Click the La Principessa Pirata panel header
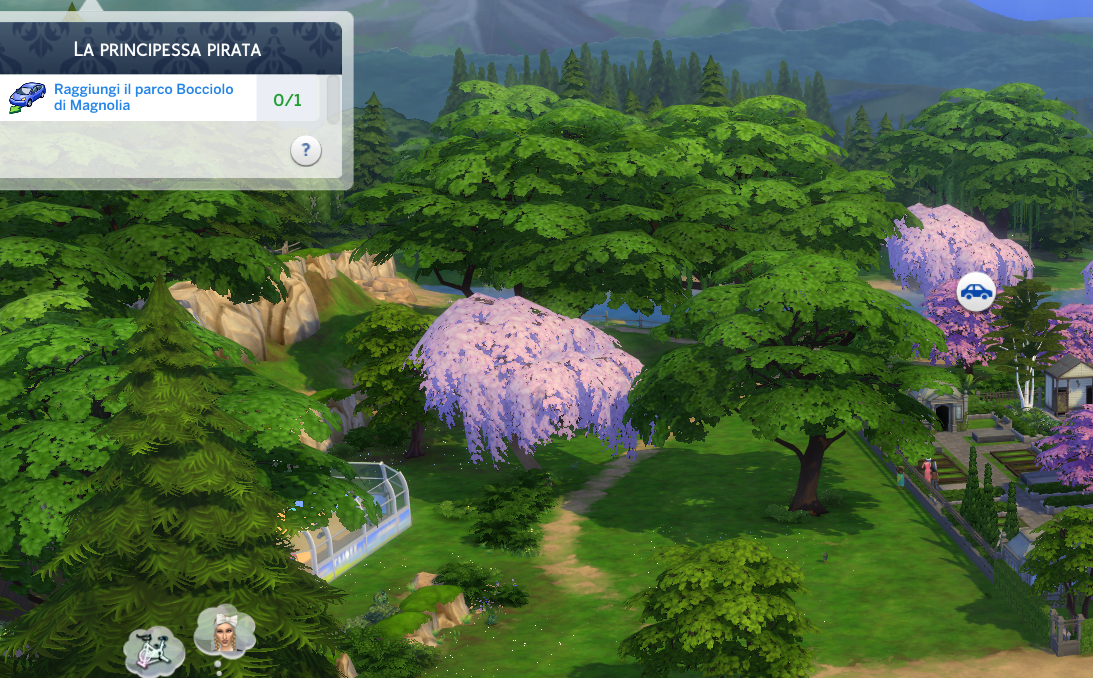The height and width of the screenshot is (678, 1093). (167, 49)
